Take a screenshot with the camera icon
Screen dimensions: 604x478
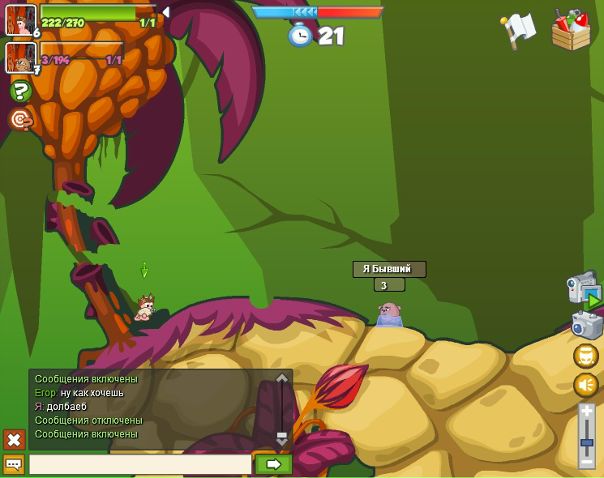coord(586,323)
